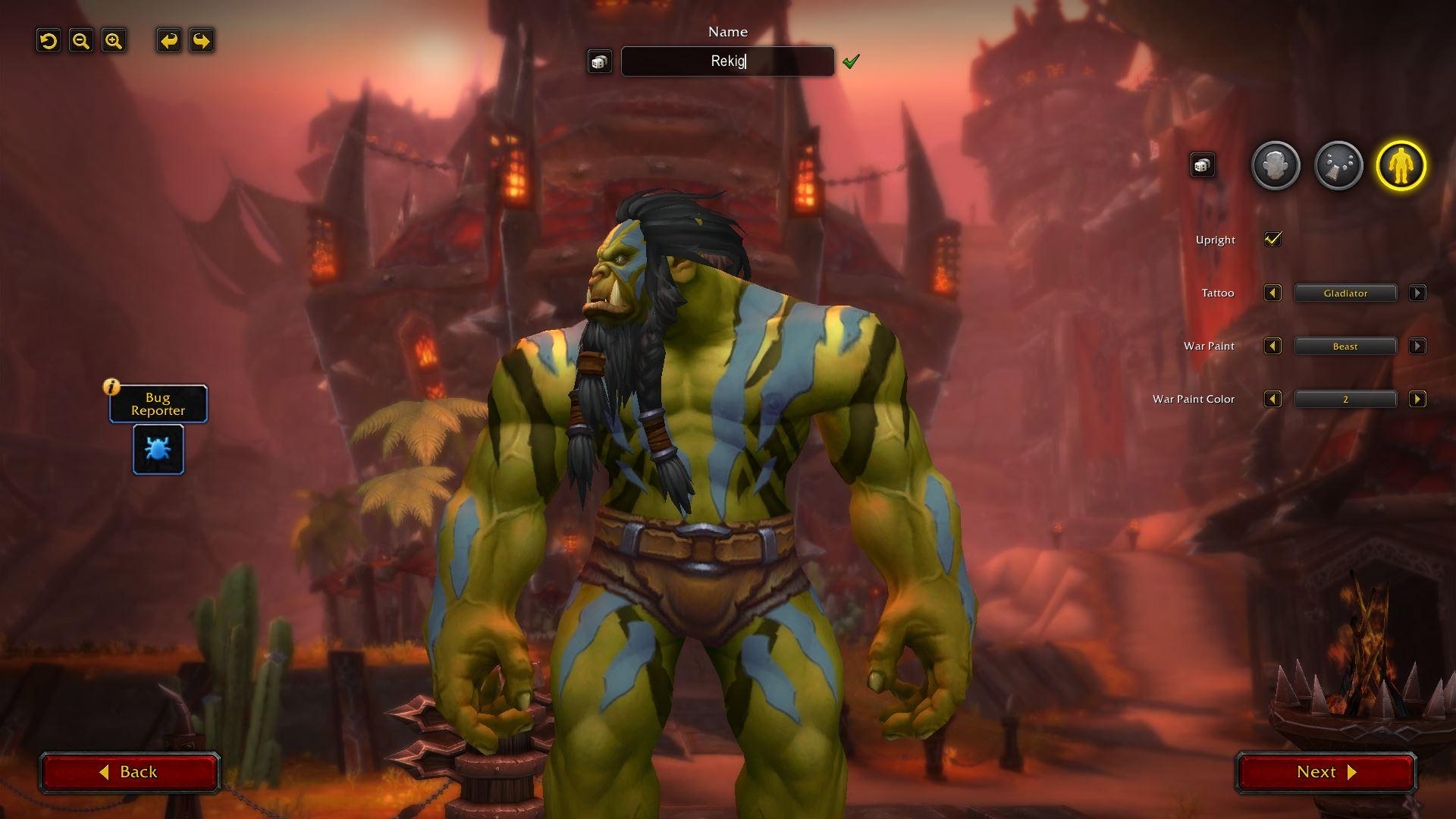The width and height of the screenshot is (1456, 819).
Task: Reset the camera with the rotate icon
Action: tap(49, 41)
